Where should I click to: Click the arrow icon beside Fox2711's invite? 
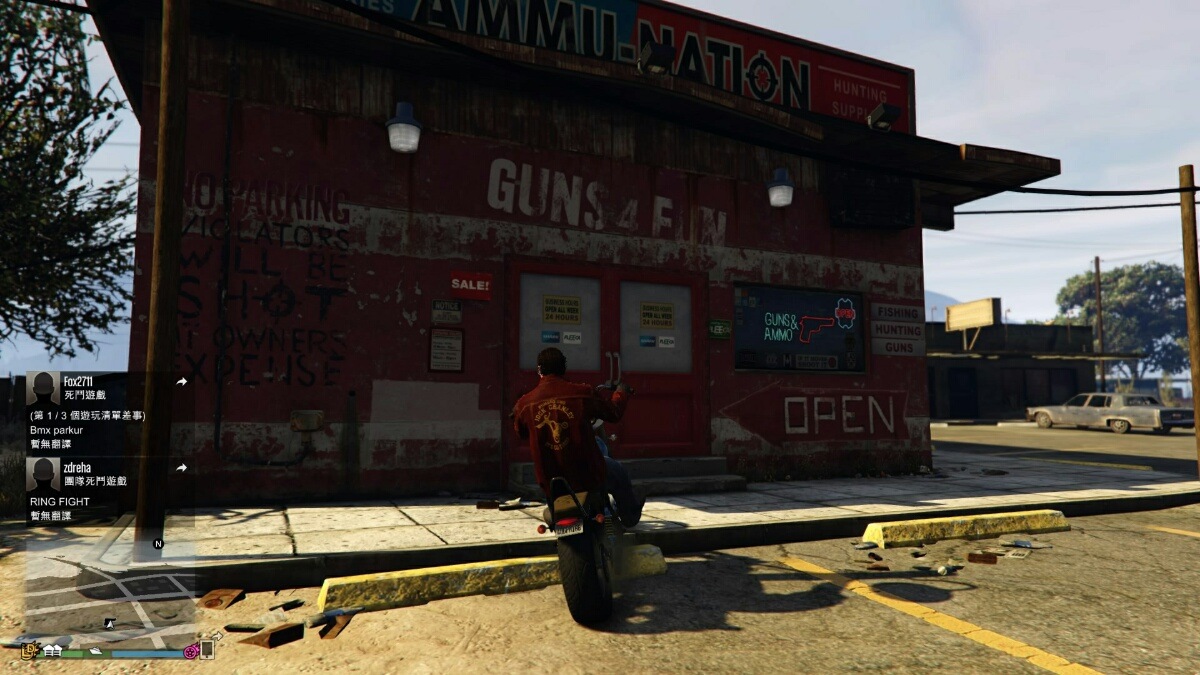coord(182,381)
